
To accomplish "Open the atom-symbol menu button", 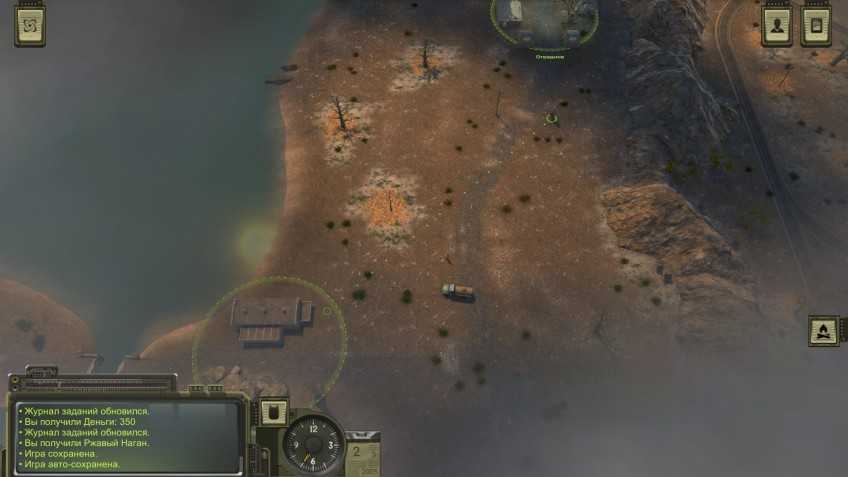I will (30, 25).
